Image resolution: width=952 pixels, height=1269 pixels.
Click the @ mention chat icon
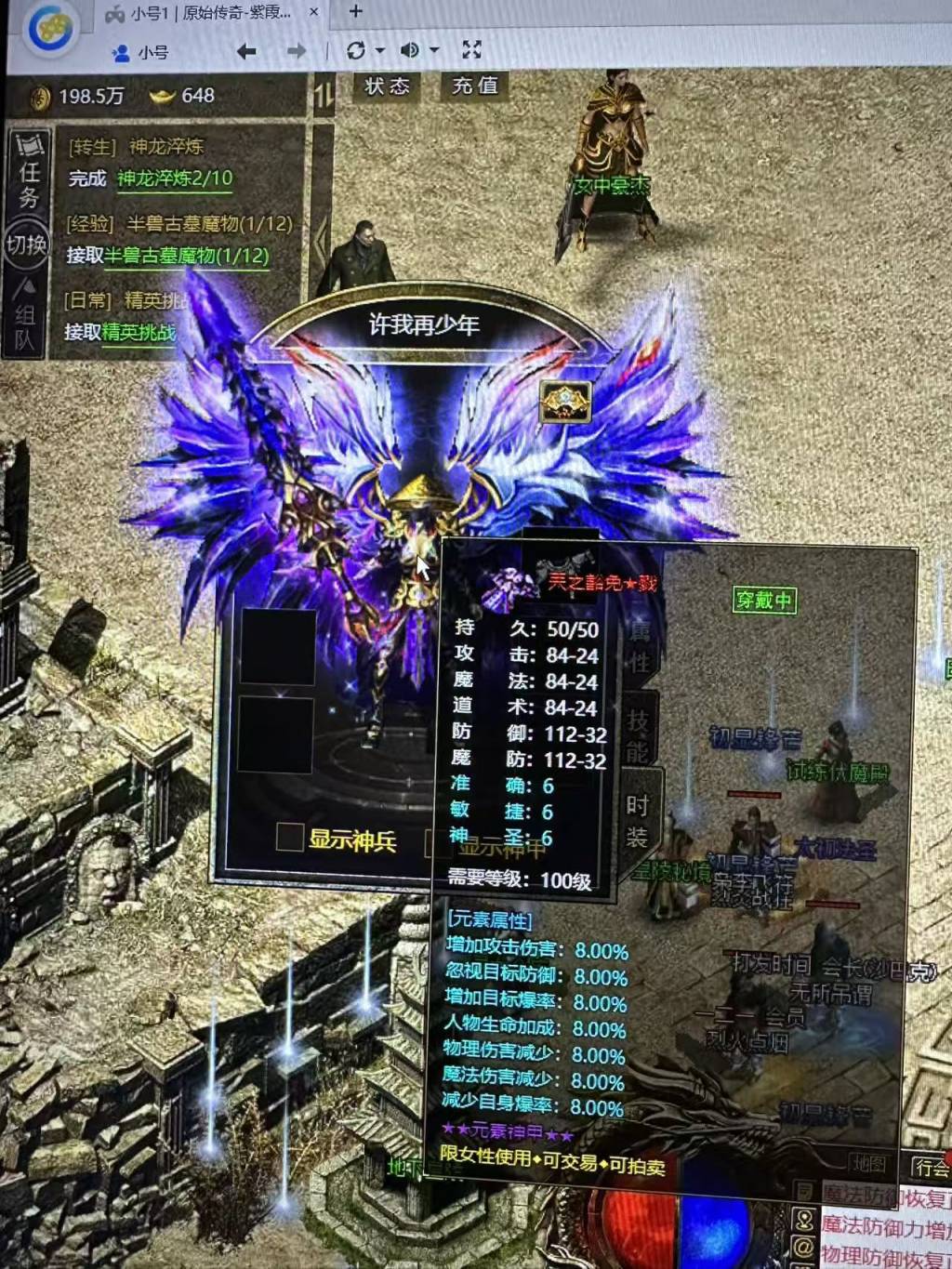click(804, 1246)
